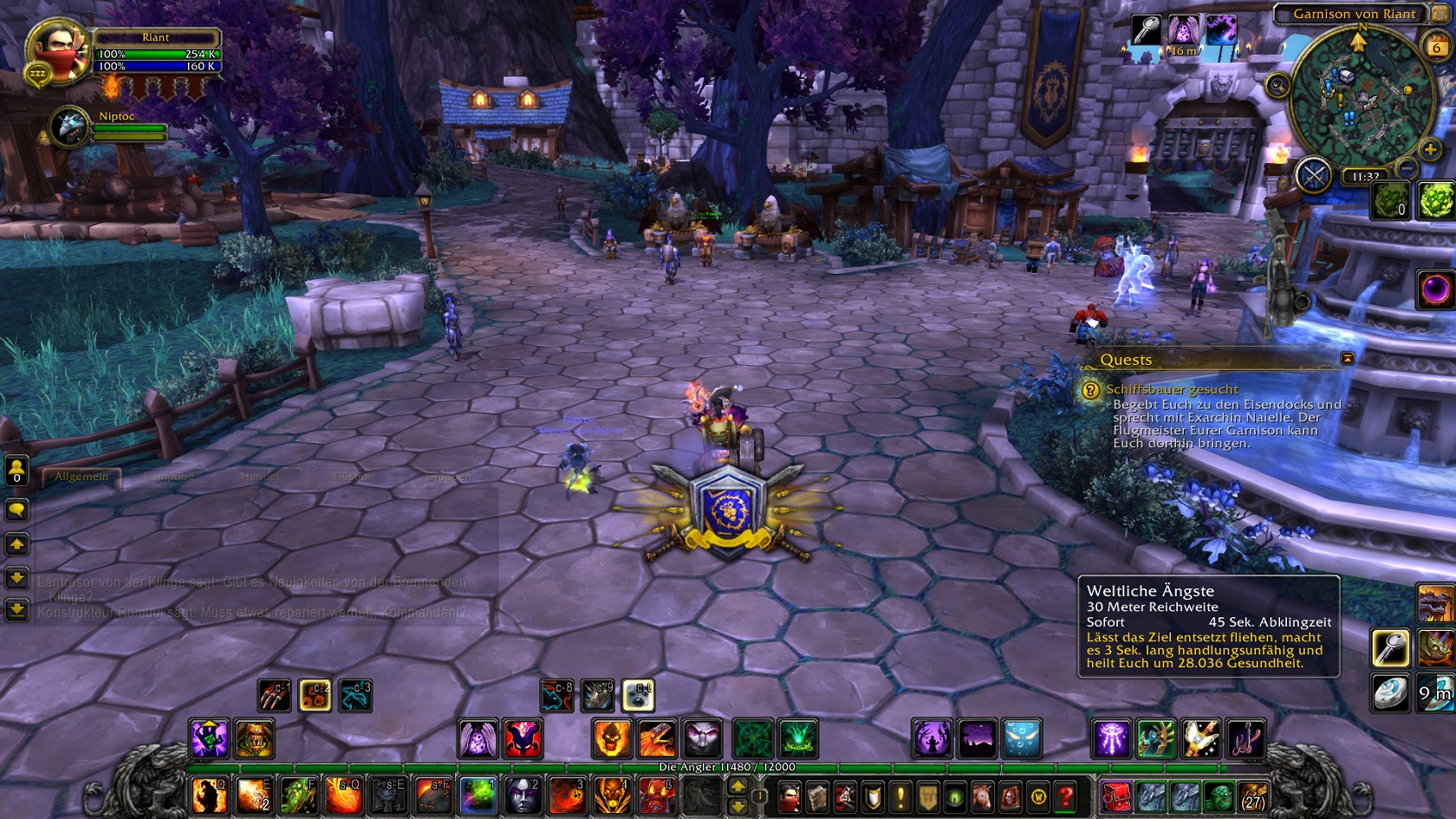Toggle the chat bubble menu button
This screenshot has height=819, width=1456.
[x=17, y=510]
